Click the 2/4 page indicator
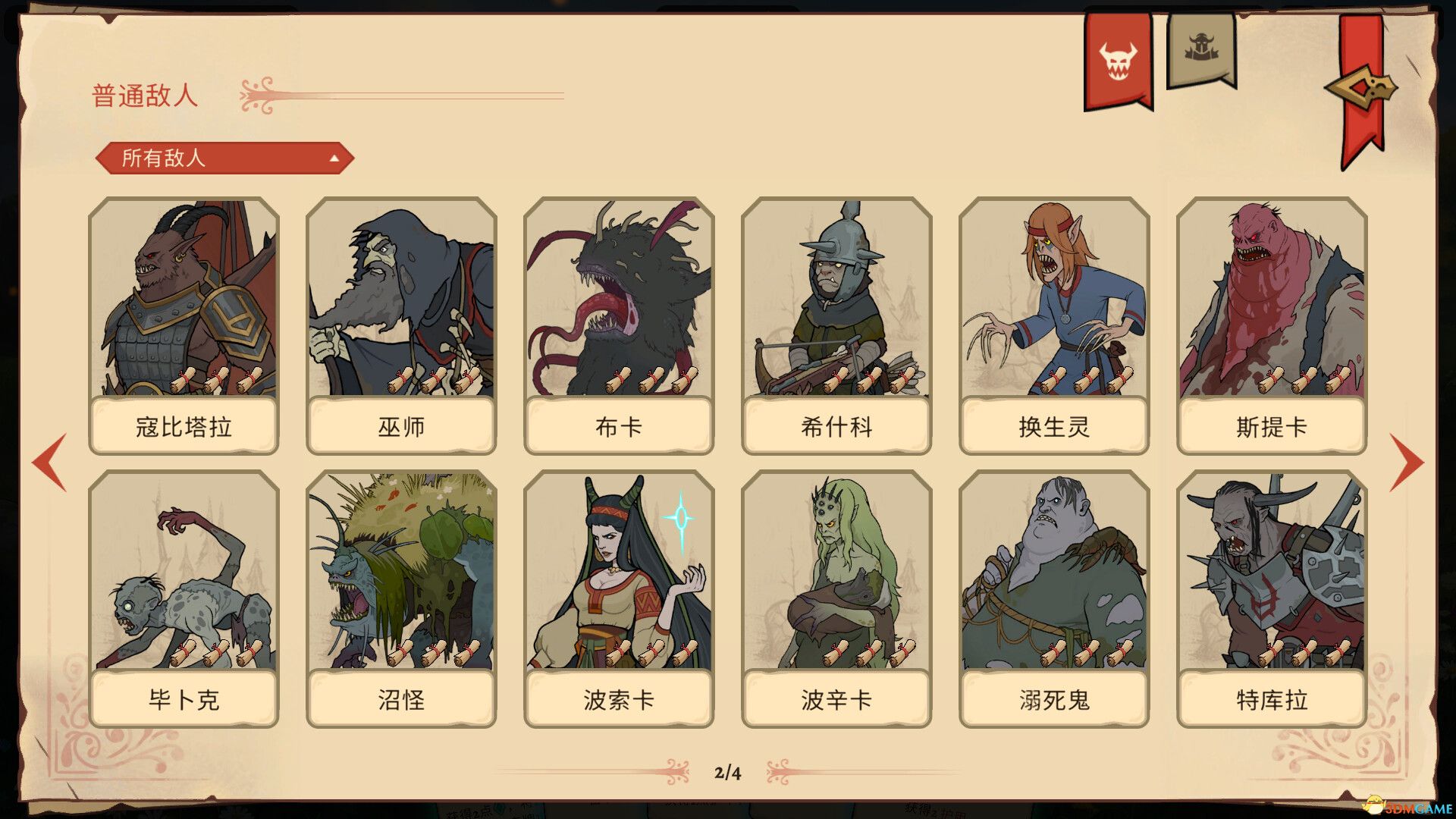1456x819 pixels. pyautogui.click(x=727, y=773)
